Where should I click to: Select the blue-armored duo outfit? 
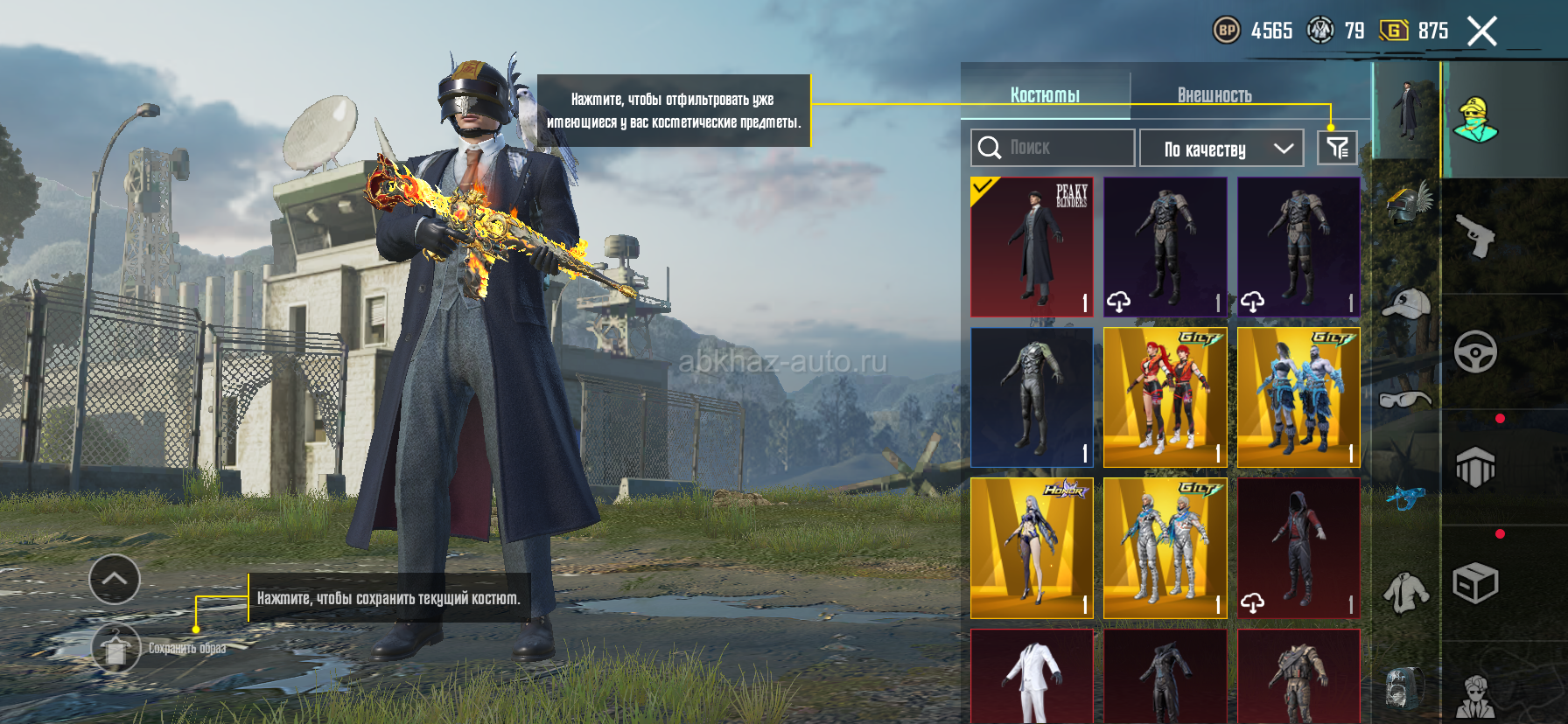click(x=1298, y=397)
